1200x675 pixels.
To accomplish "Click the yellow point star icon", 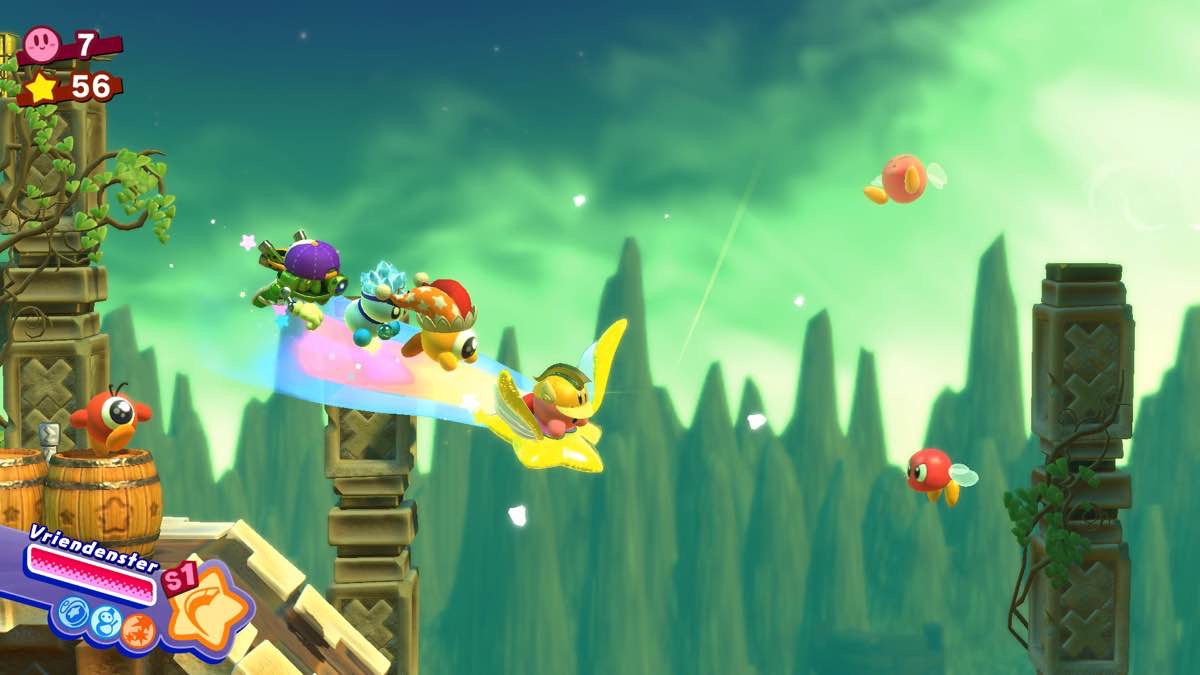I will click(41, 88).
